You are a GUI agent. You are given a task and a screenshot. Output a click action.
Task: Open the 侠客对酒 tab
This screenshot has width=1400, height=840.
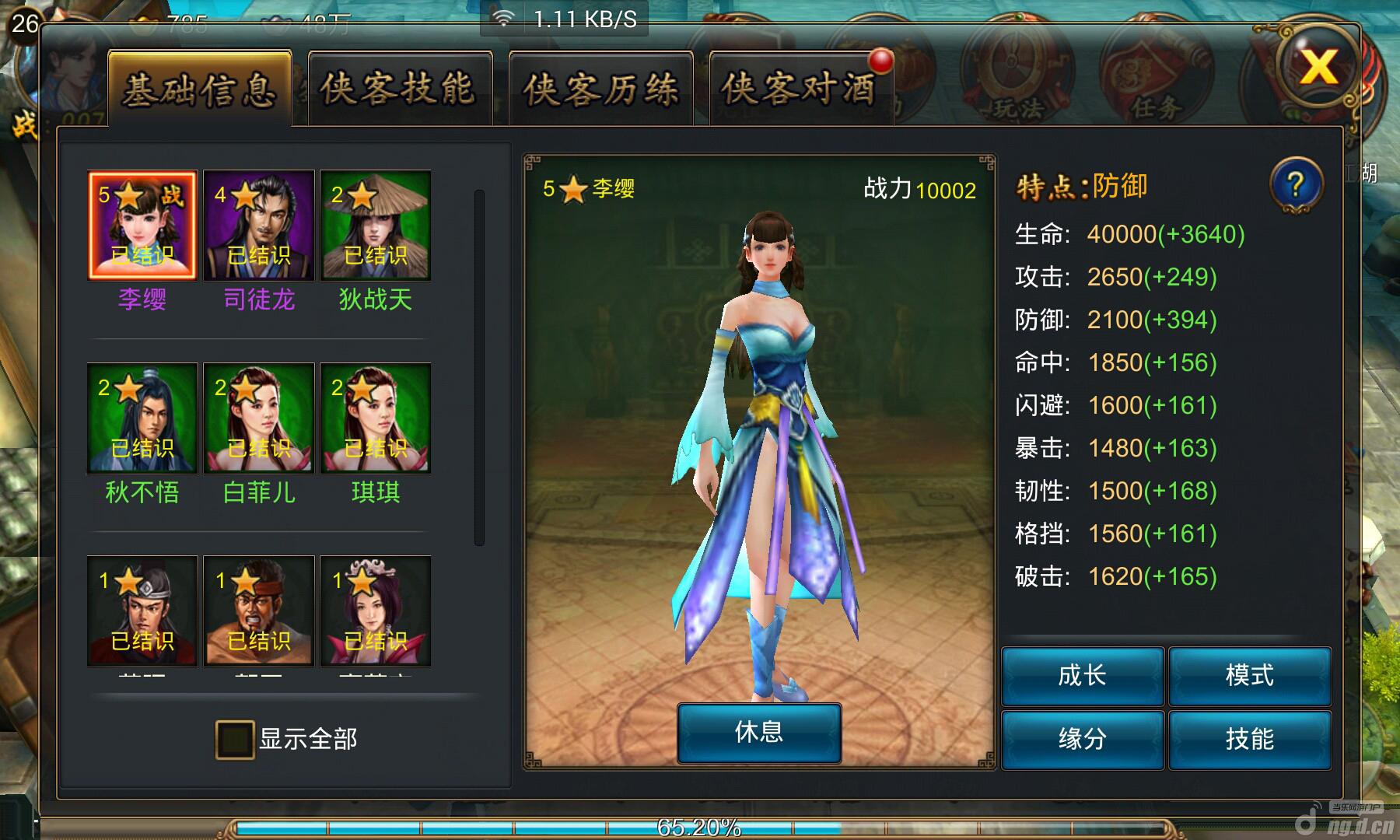800,89
